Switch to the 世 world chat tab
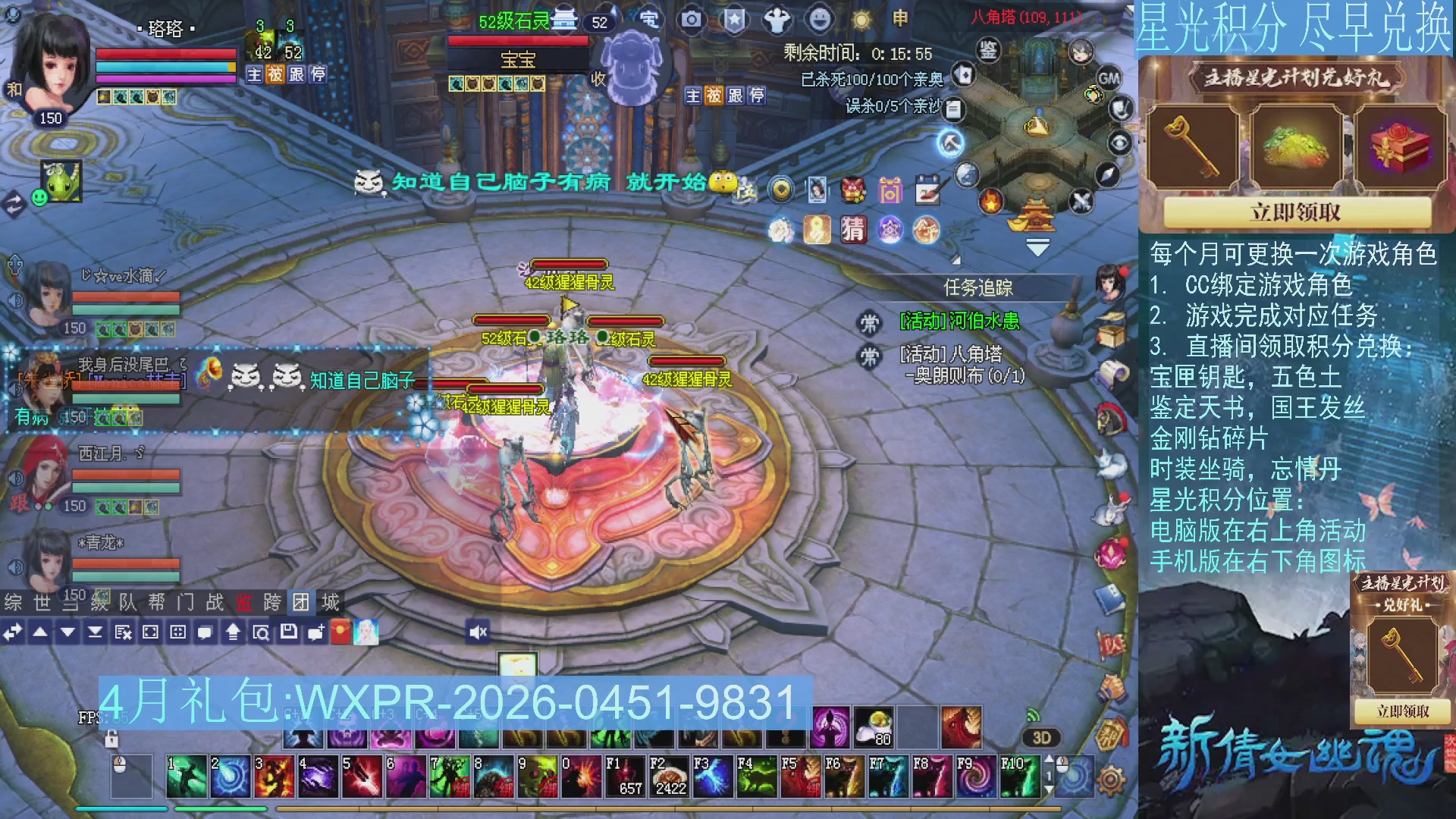The image size is (1456, 819). click(x=42, y=603)
